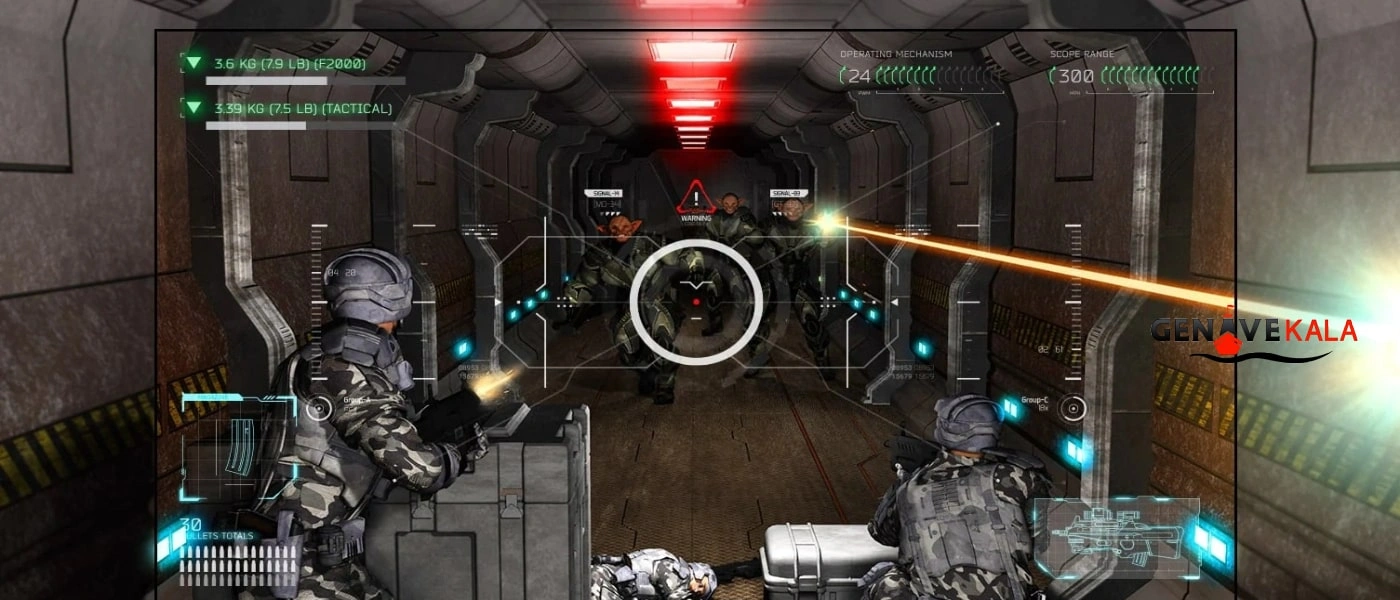Open the magazine diagram panel
The height and width of the screenshot is (600, 1400).
click(238, 446)
